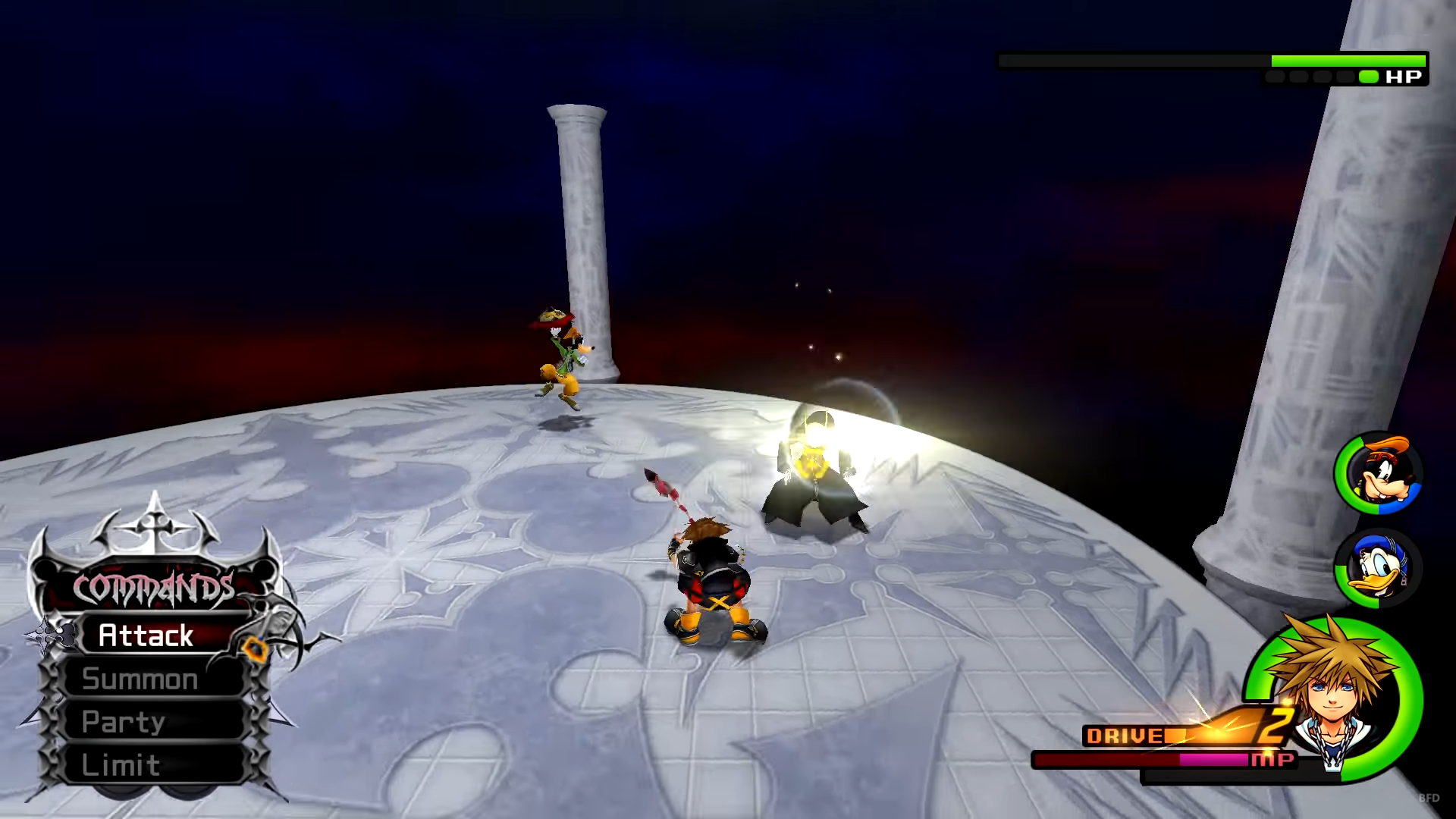Choose the Summon command

pos(140,679)
